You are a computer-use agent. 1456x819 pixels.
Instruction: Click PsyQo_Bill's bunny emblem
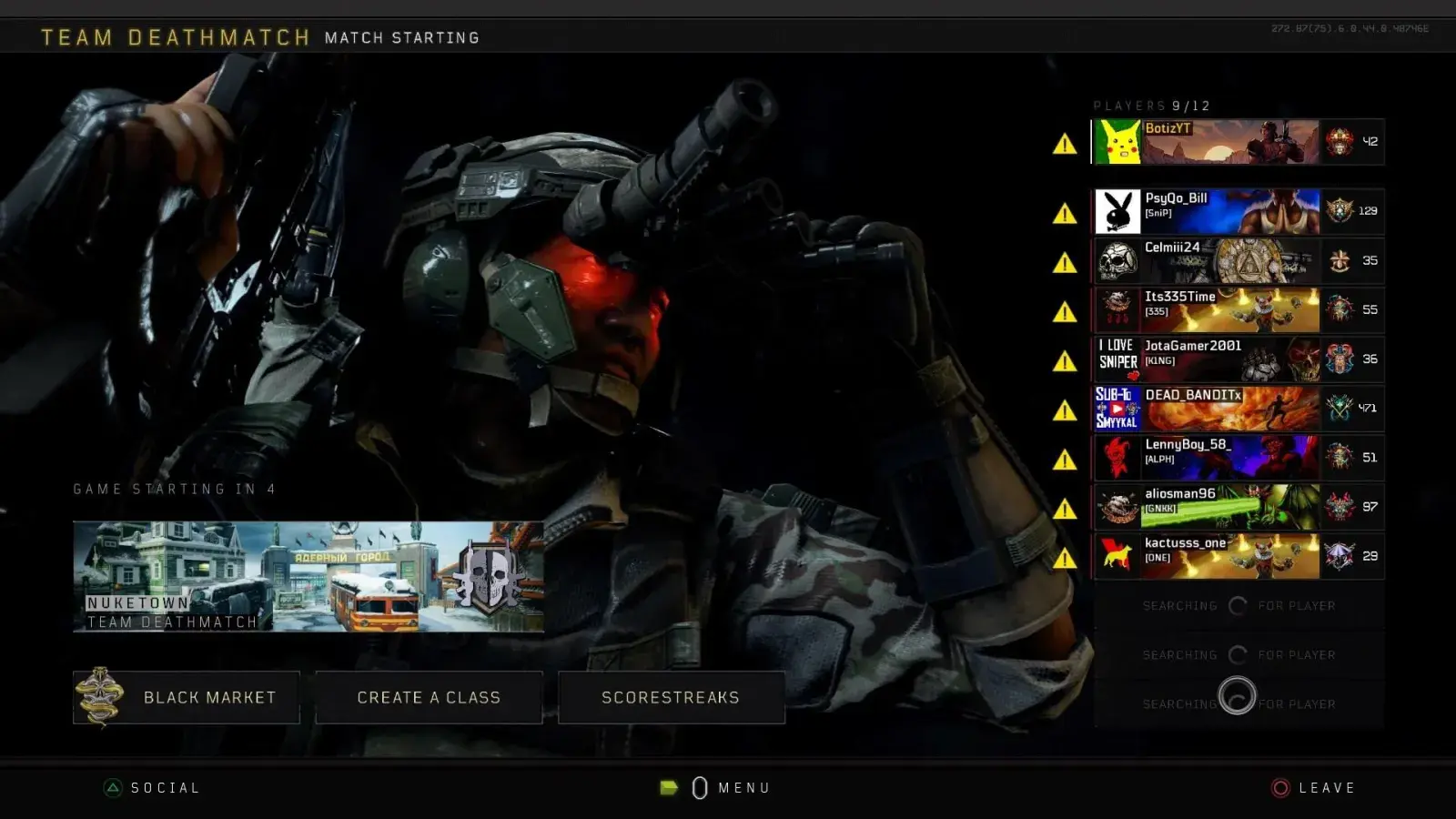(1117, 211)
